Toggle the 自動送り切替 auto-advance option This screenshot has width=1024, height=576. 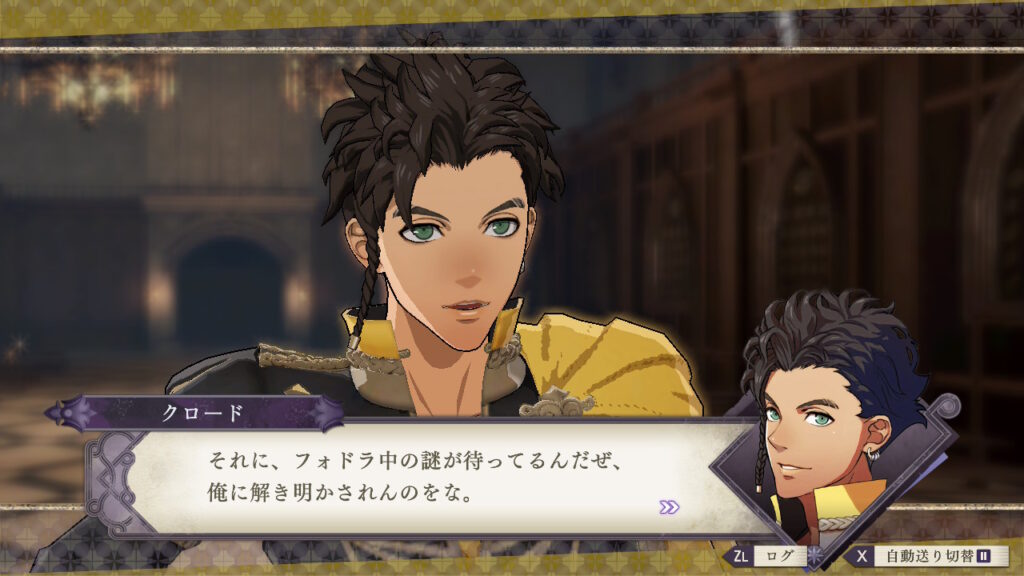click(928, 556)
